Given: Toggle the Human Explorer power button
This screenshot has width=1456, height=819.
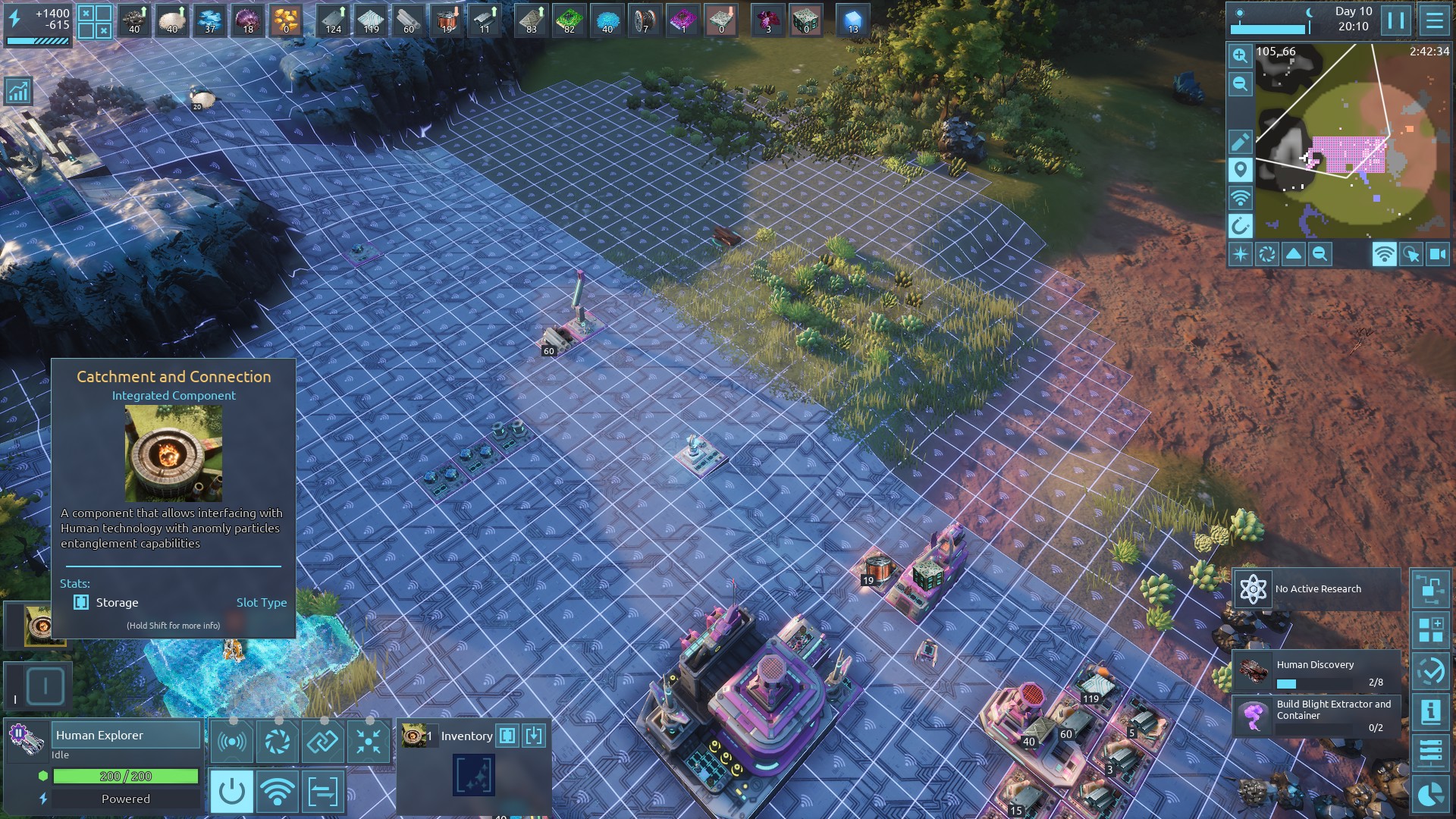Looking at the screenshot, I should point(231,792).
